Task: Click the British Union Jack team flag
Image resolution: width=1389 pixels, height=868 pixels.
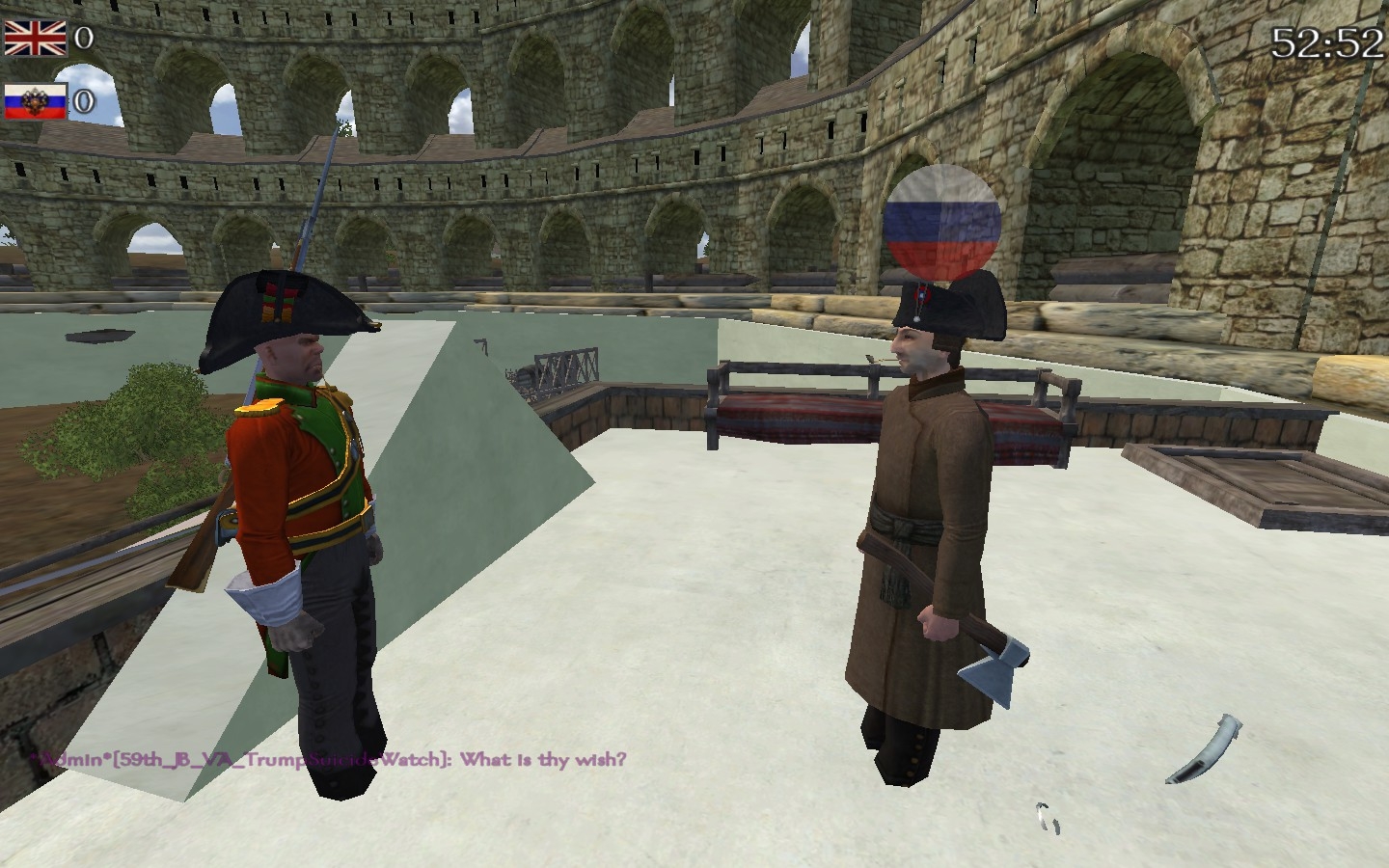Action: tap(35, 39)
